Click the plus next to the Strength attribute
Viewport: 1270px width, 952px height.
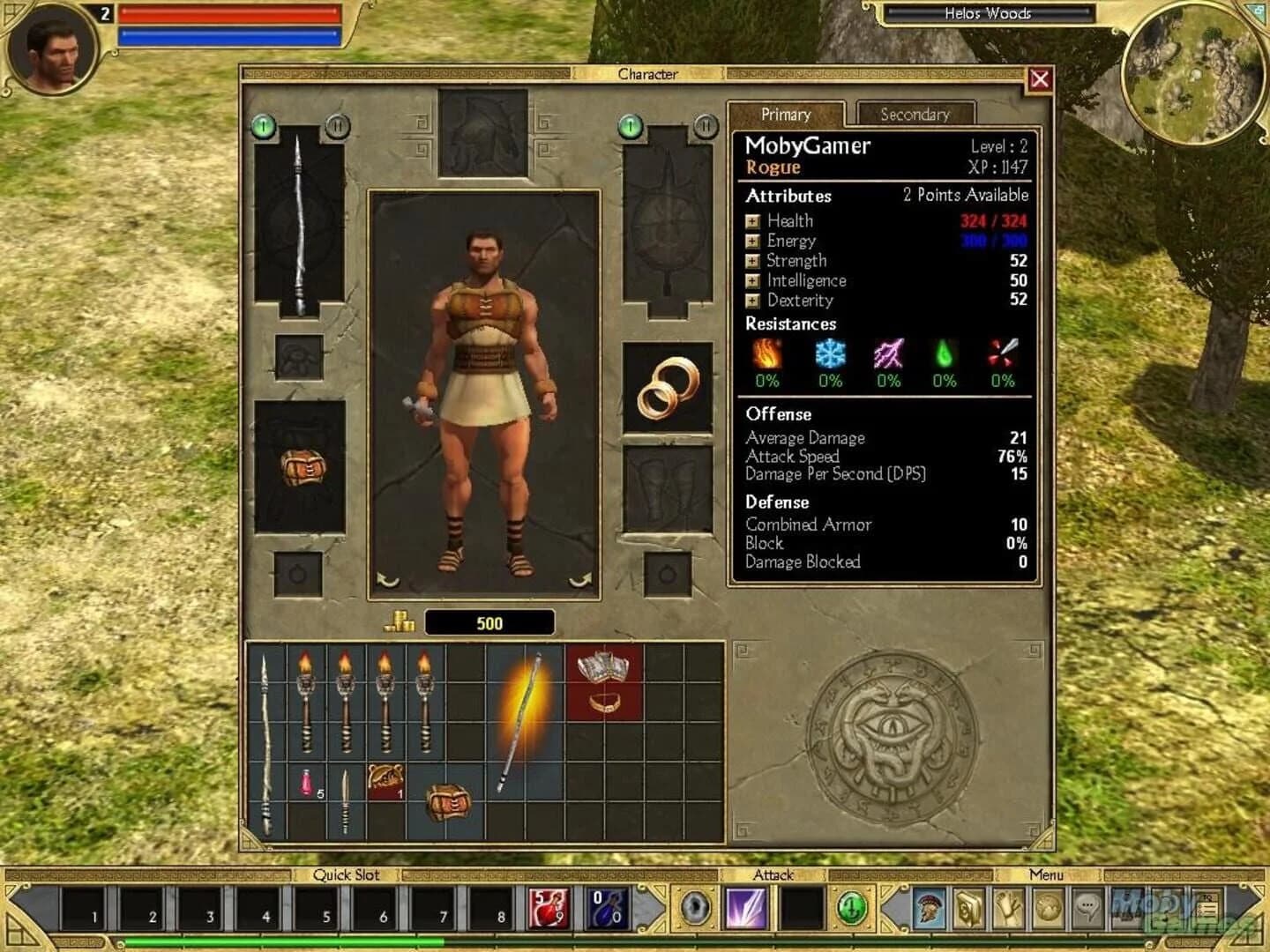coord(751,261)
